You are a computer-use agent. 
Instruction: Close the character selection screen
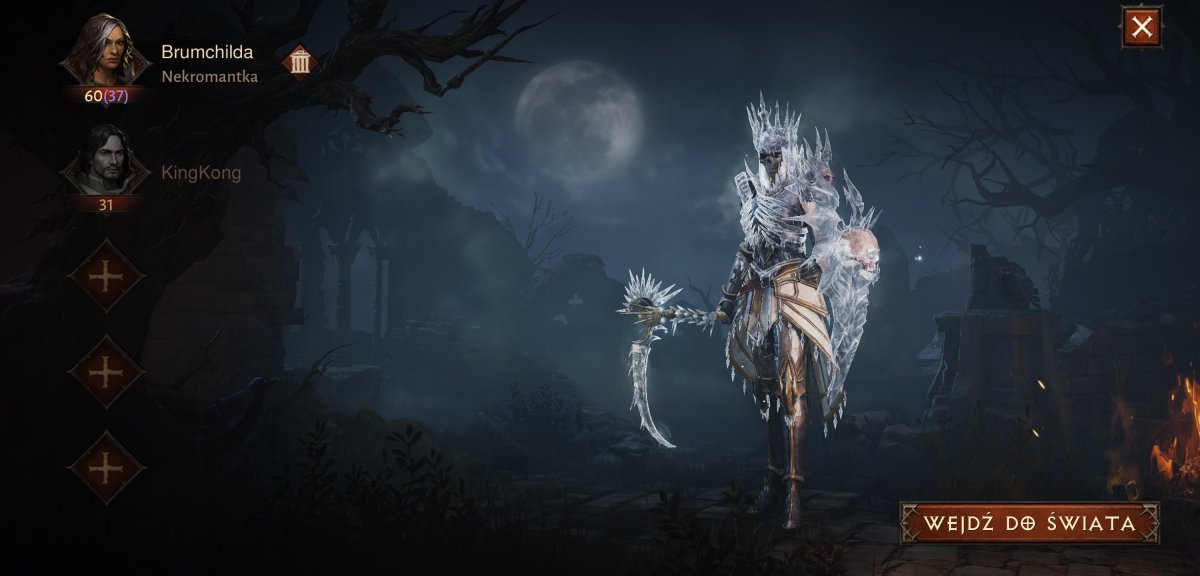(1141, 27)
